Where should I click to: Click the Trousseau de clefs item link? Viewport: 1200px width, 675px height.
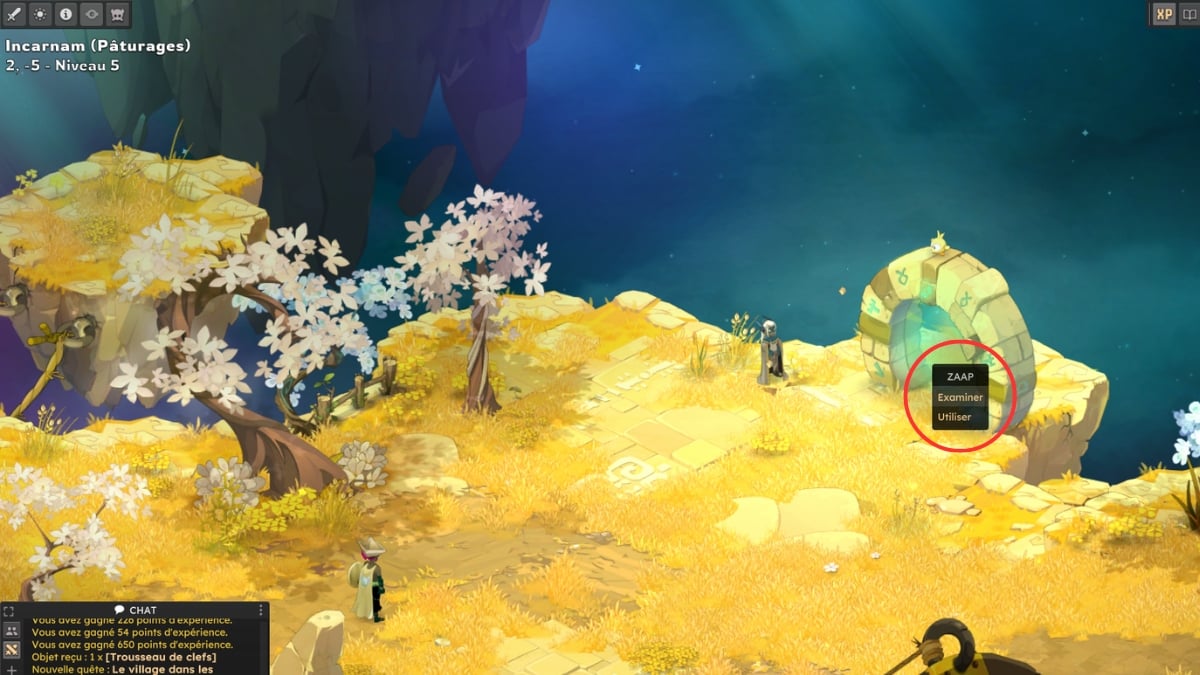coord(160,656)
